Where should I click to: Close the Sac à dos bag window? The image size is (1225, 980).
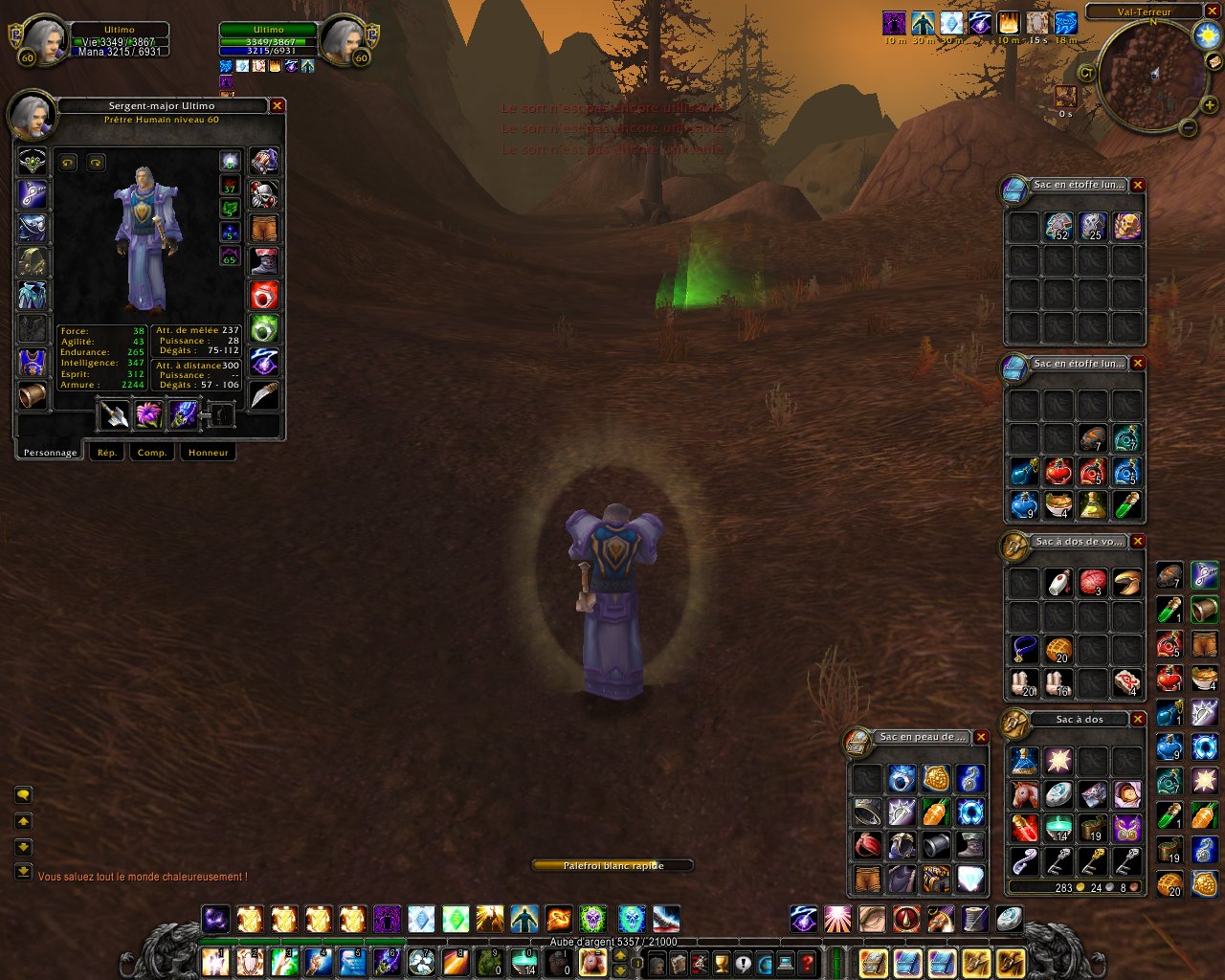1138,720
